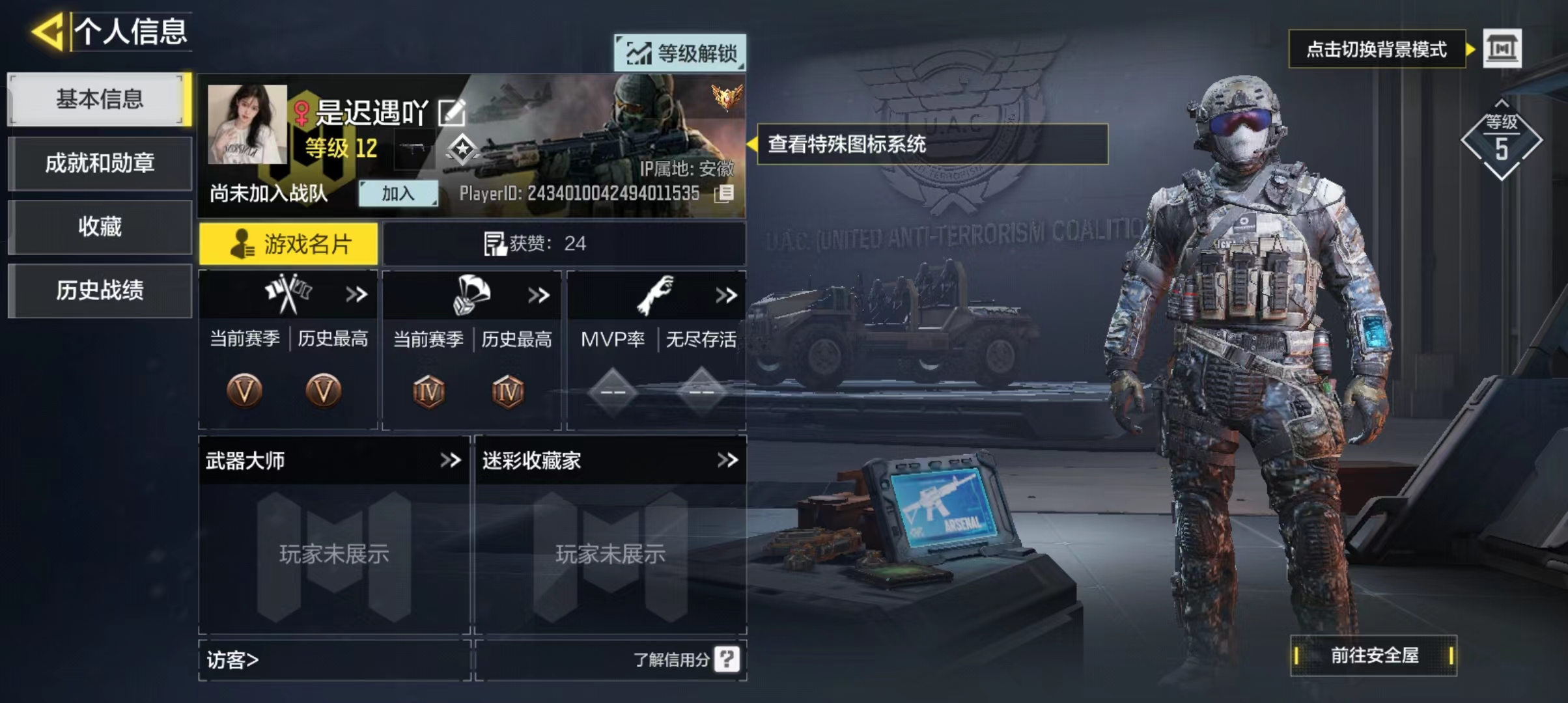Open the 等级解锁 button
The width and height of the screenshot is (1568, 703).
(x=680, y=53)
